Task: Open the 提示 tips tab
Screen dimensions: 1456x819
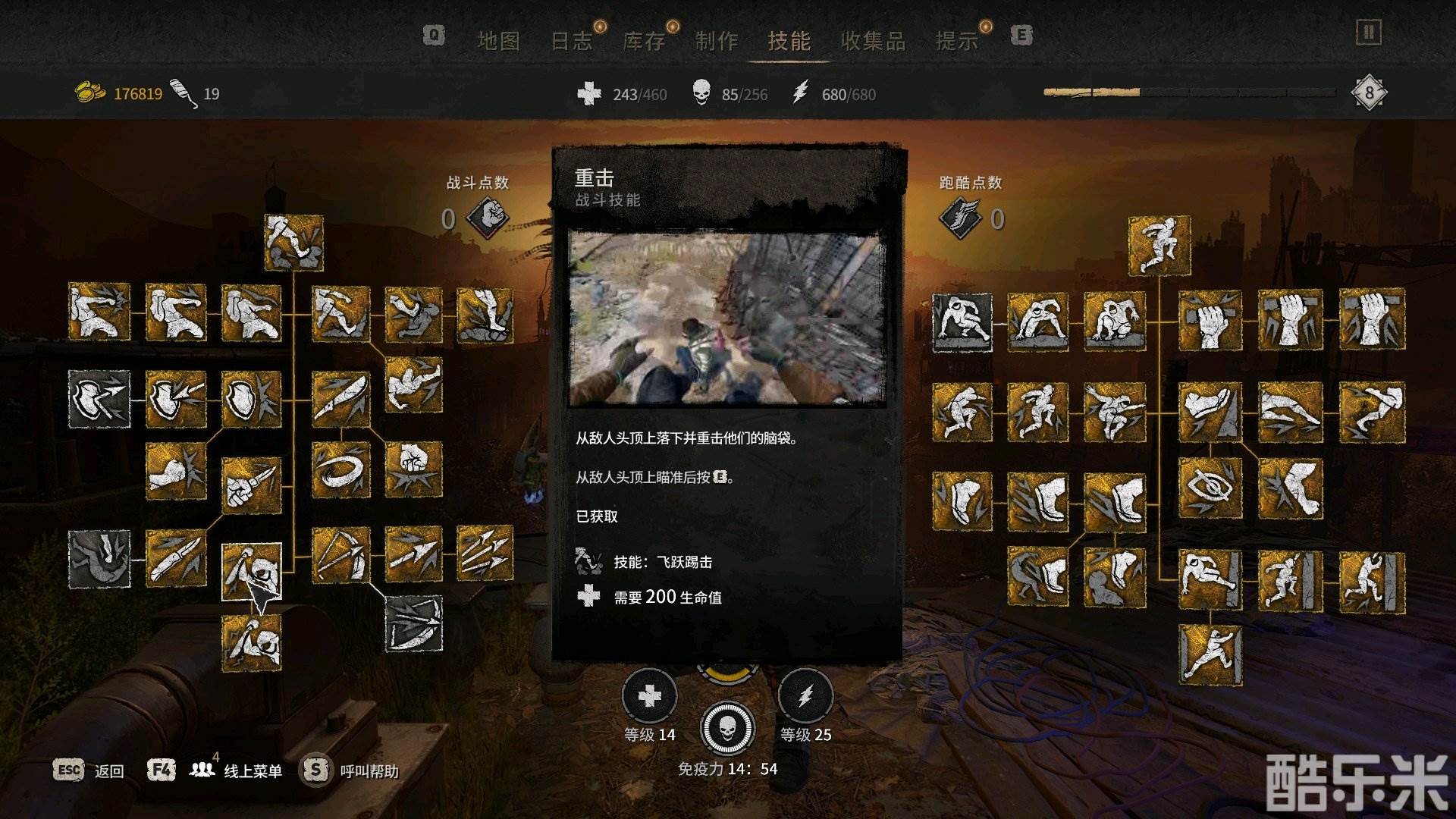Action: 956,41
